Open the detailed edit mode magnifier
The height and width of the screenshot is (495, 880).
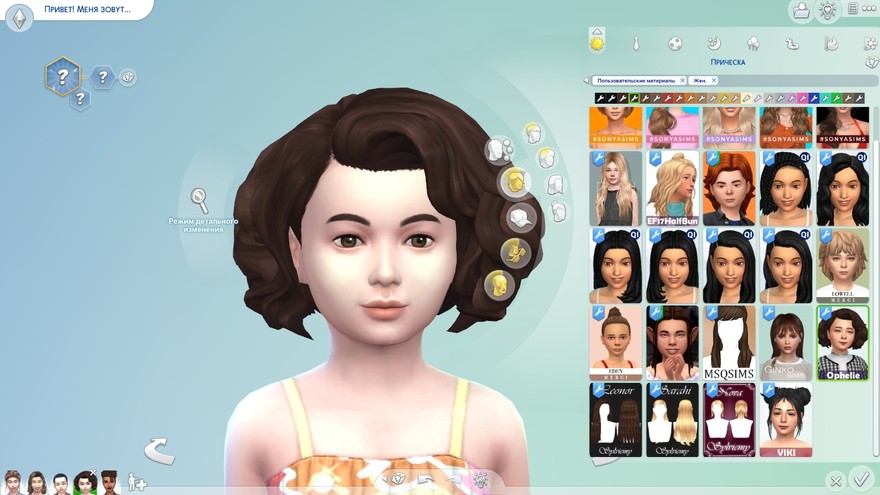pyautogui.click(x=200, y=198)
